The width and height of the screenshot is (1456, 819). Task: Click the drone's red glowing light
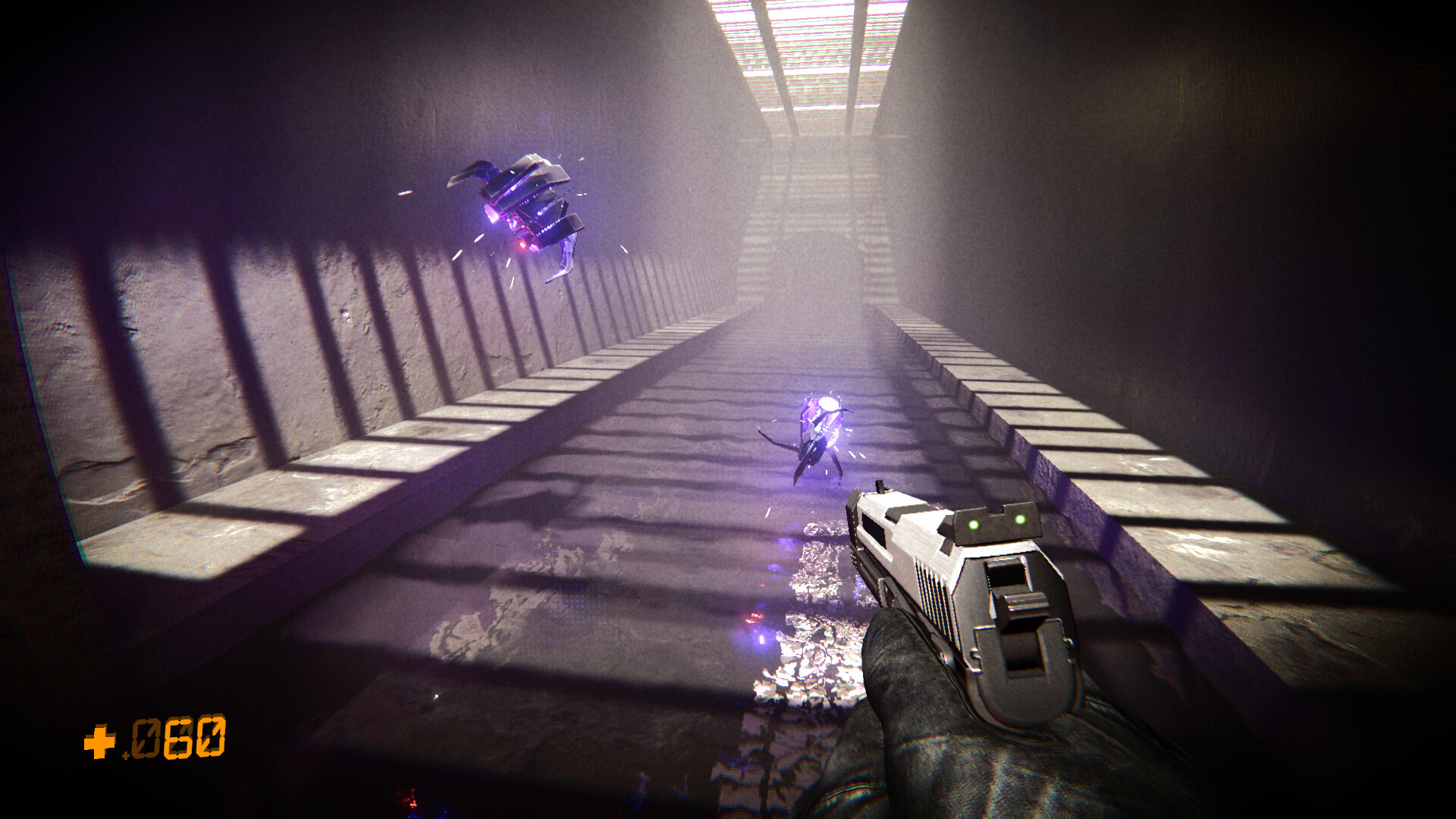522,244
